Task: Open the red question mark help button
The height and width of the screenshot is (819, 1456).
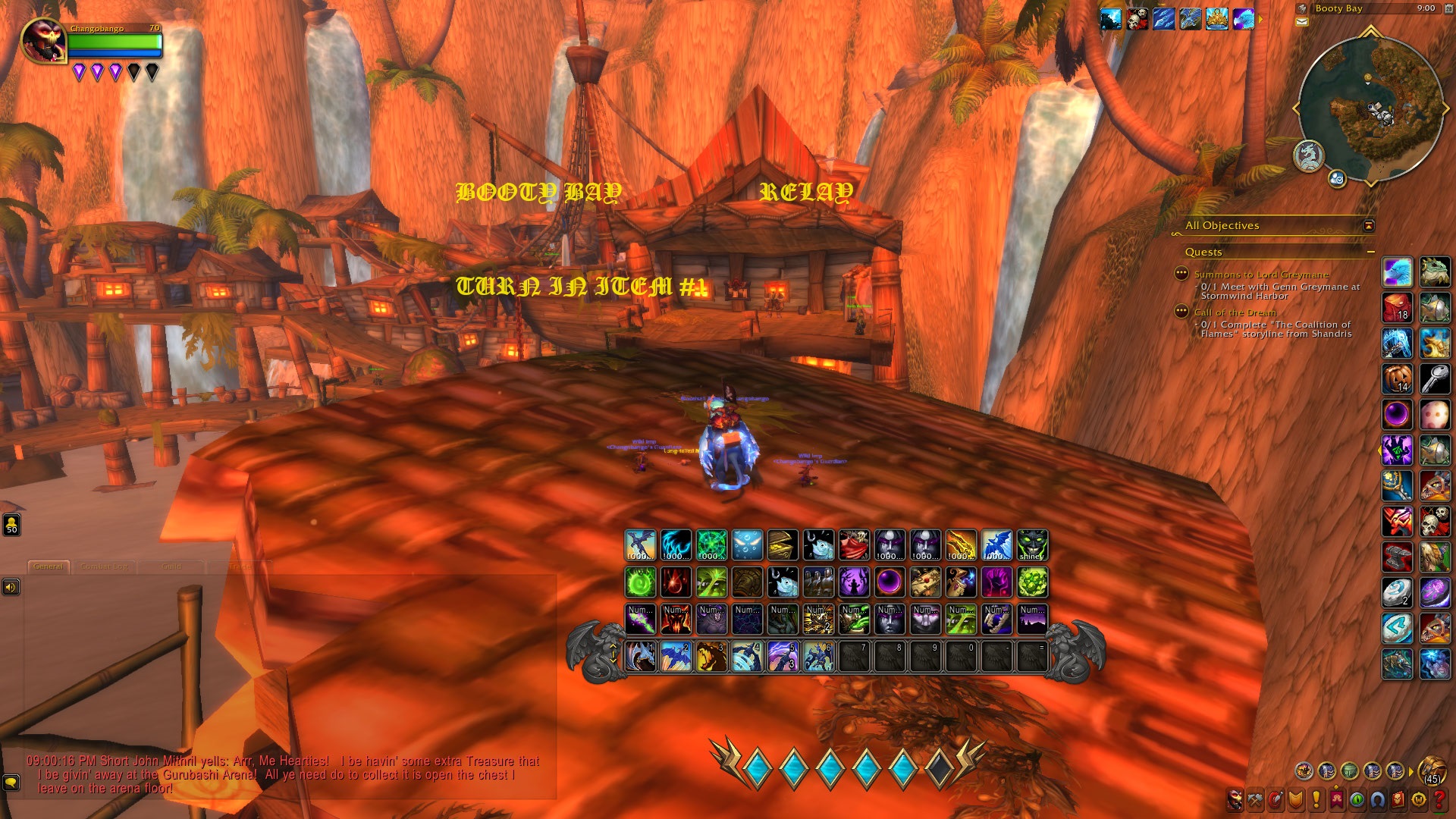Action: tap(1438, 799)
